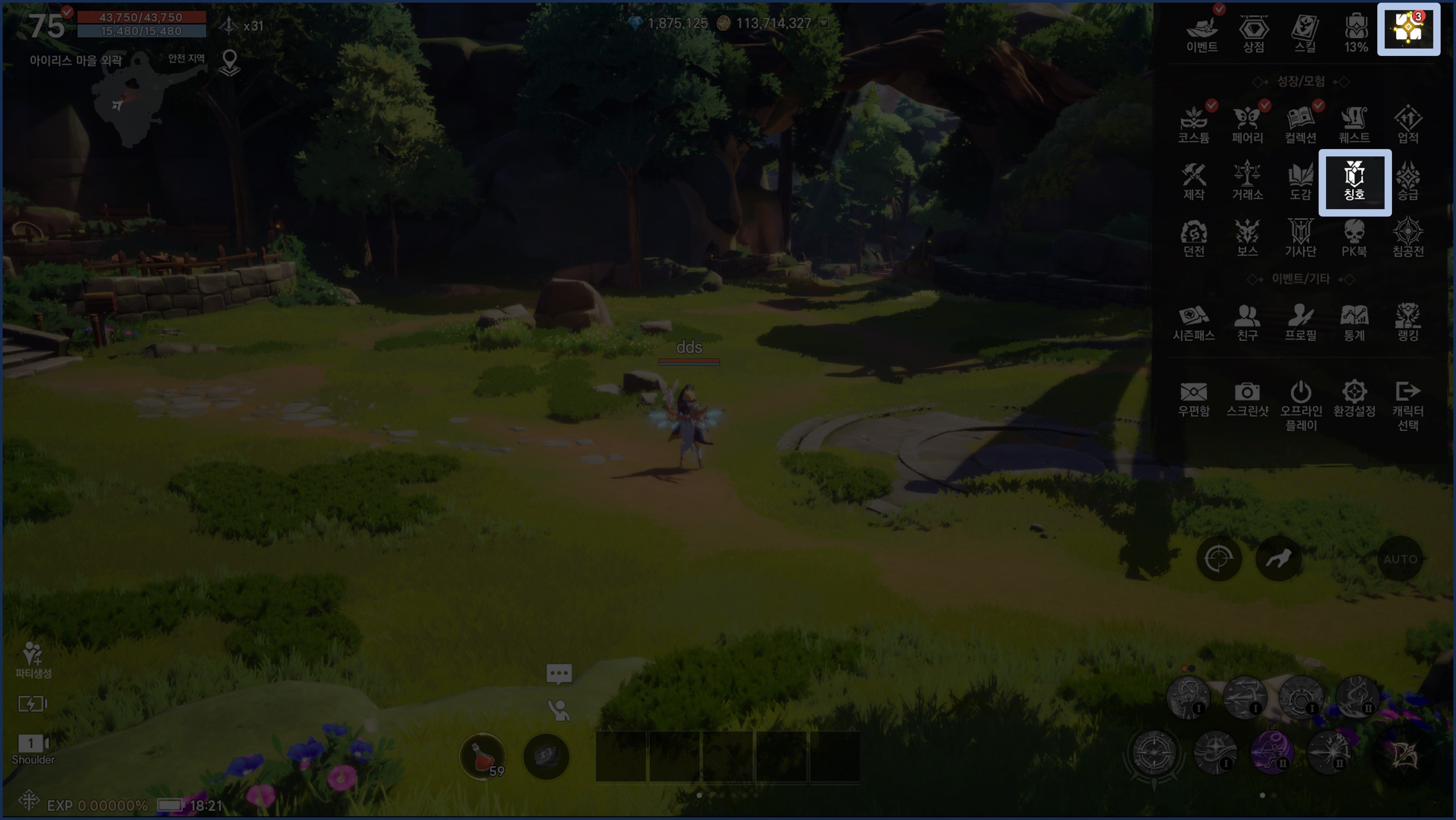Open the 스킬 skills menu
1456x820 pixels.
[1305, 34]
